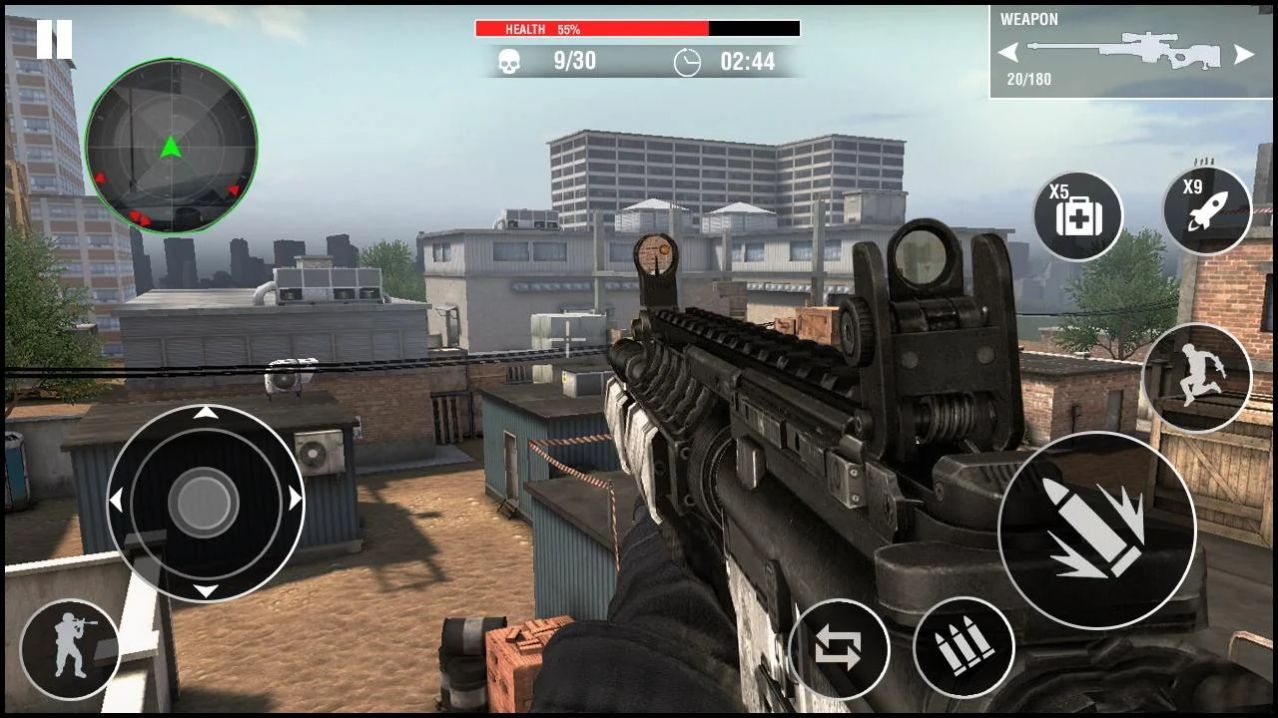
Task: Toggle the soldier stance button
Action: 70,649
